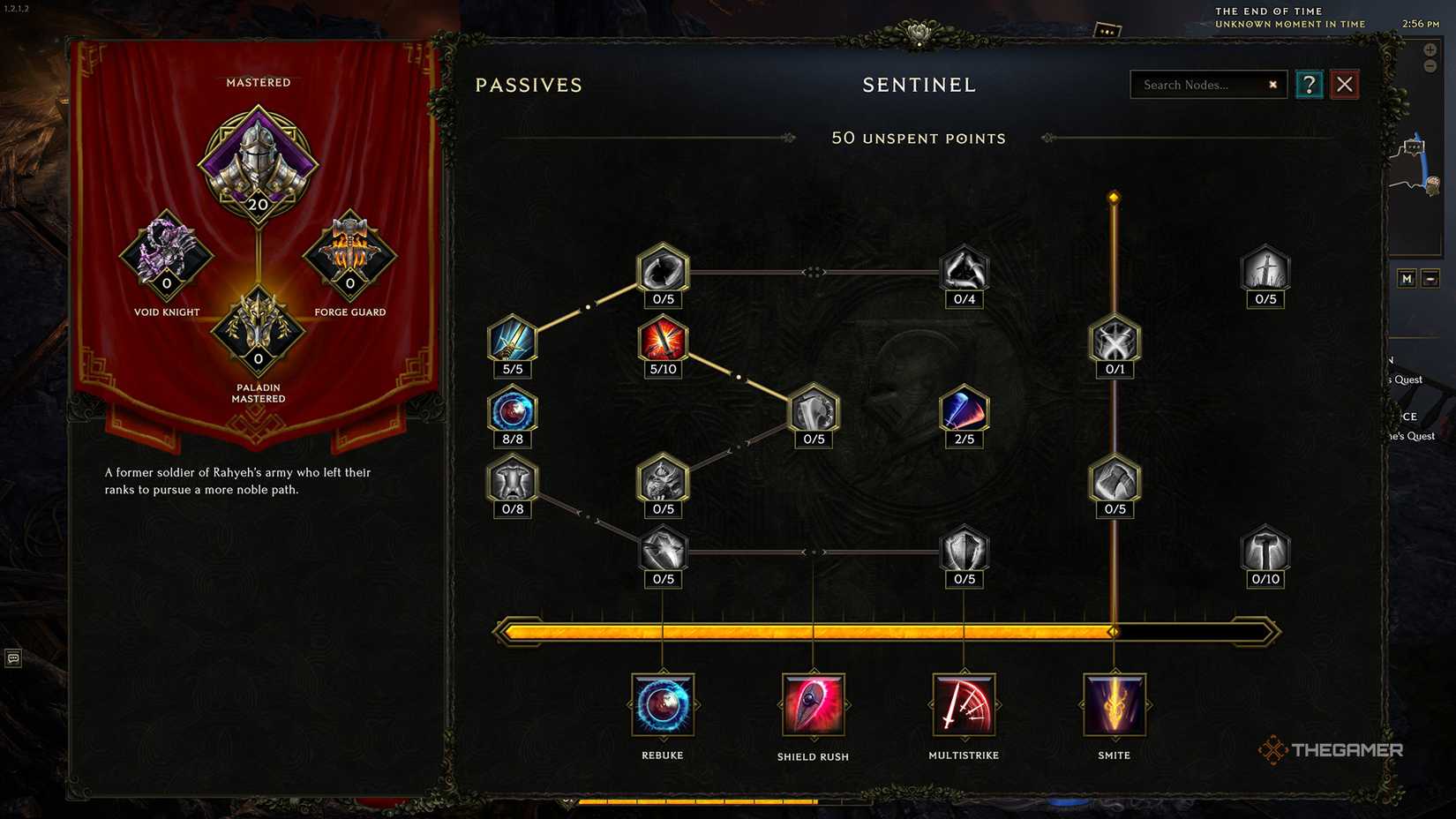This screenshot has height=819, width=1456.
Task: Click the Shield Rush skill icon
Action: pos(813,706)
